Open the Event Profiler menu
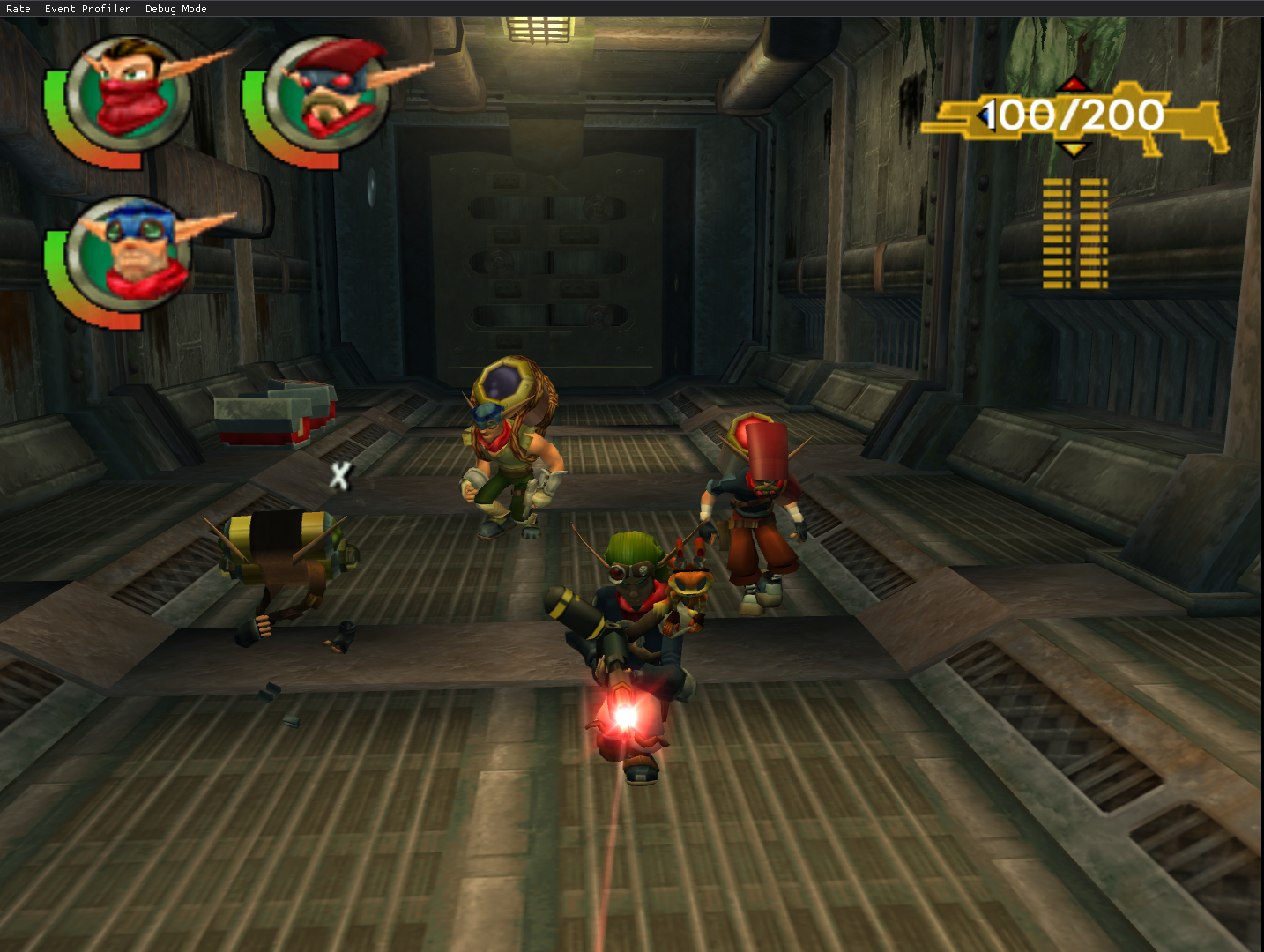 pos(87,9)
